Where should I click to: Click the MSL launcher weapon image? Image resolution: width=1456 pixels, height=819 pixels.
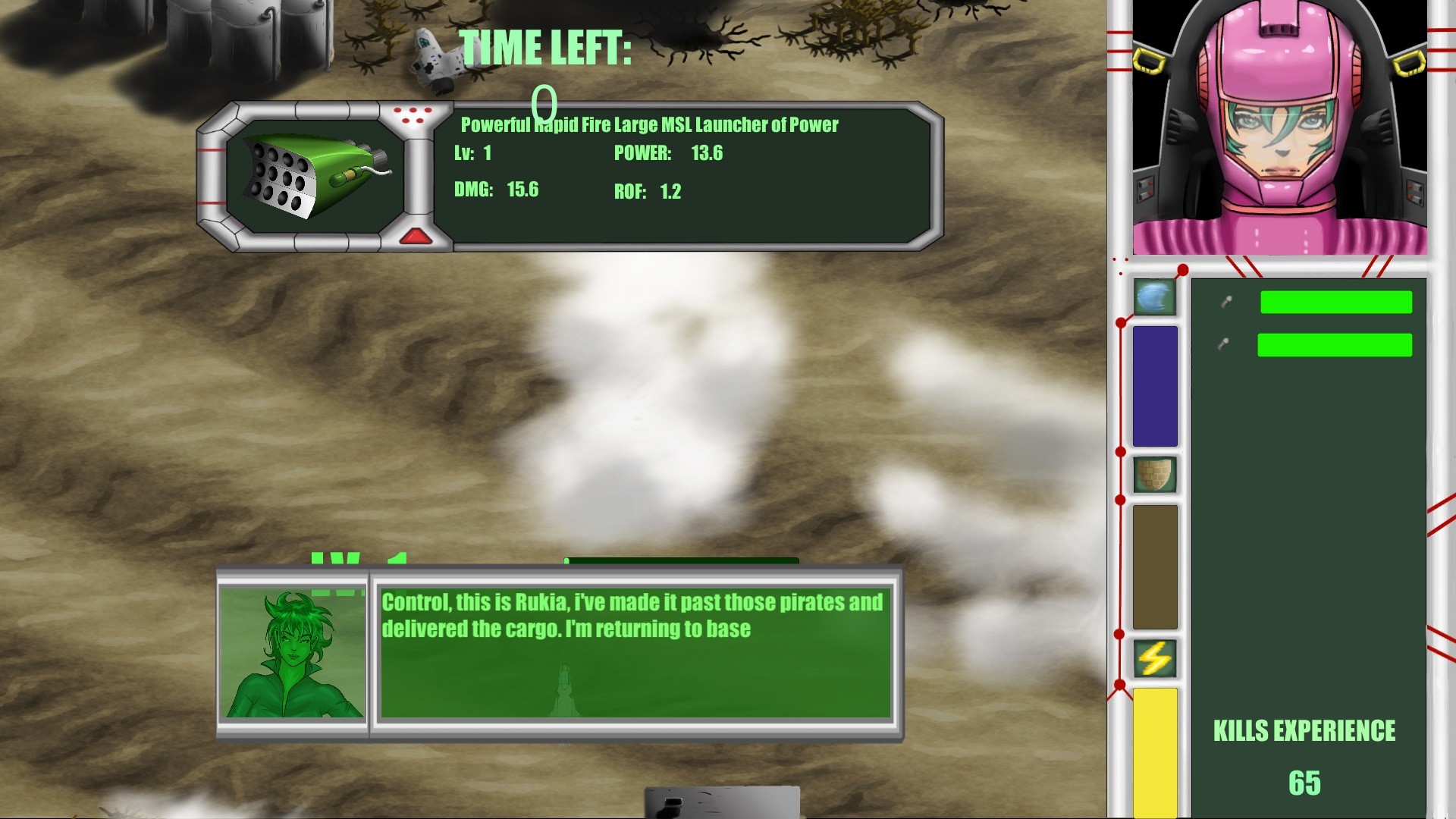(311, 174)
